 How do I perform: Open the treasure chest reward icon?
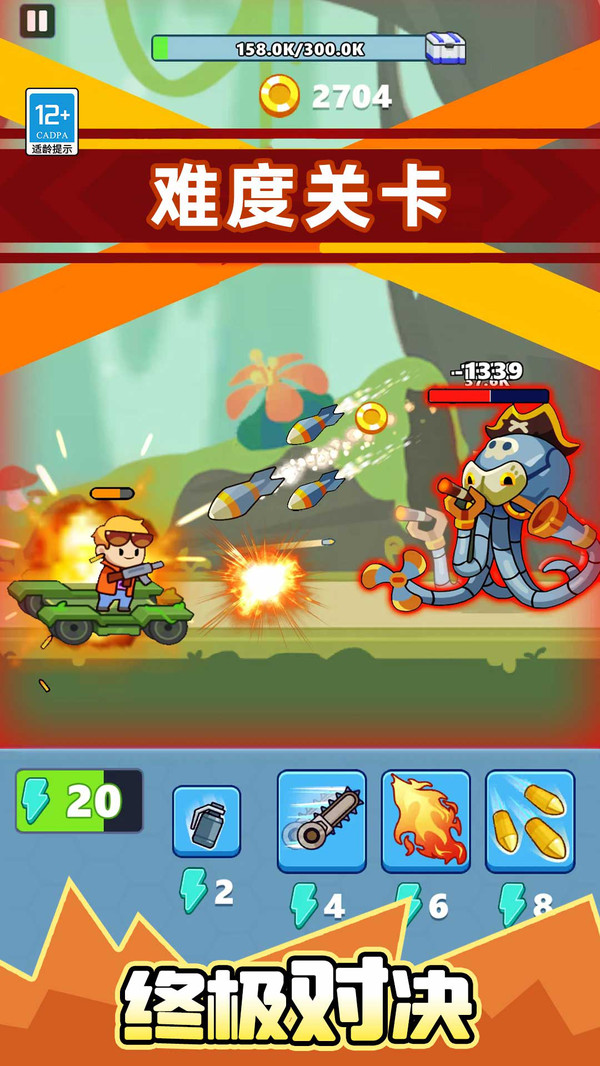tap(445, 48)
